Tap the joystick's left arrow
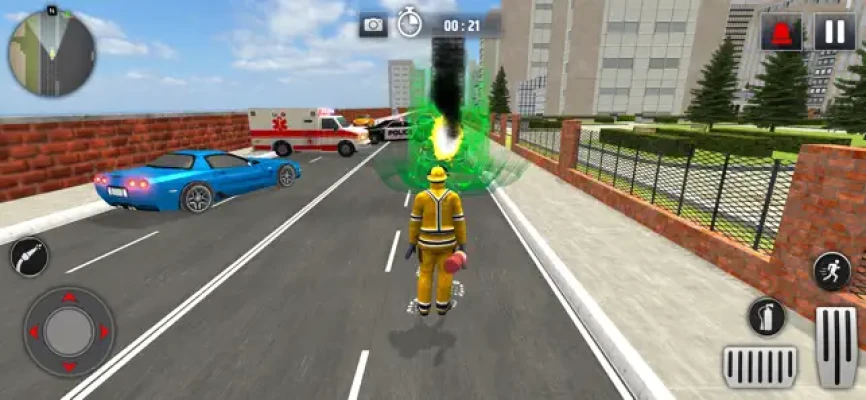The width and height of the screenshot is (866, 400). coord(34,332)
